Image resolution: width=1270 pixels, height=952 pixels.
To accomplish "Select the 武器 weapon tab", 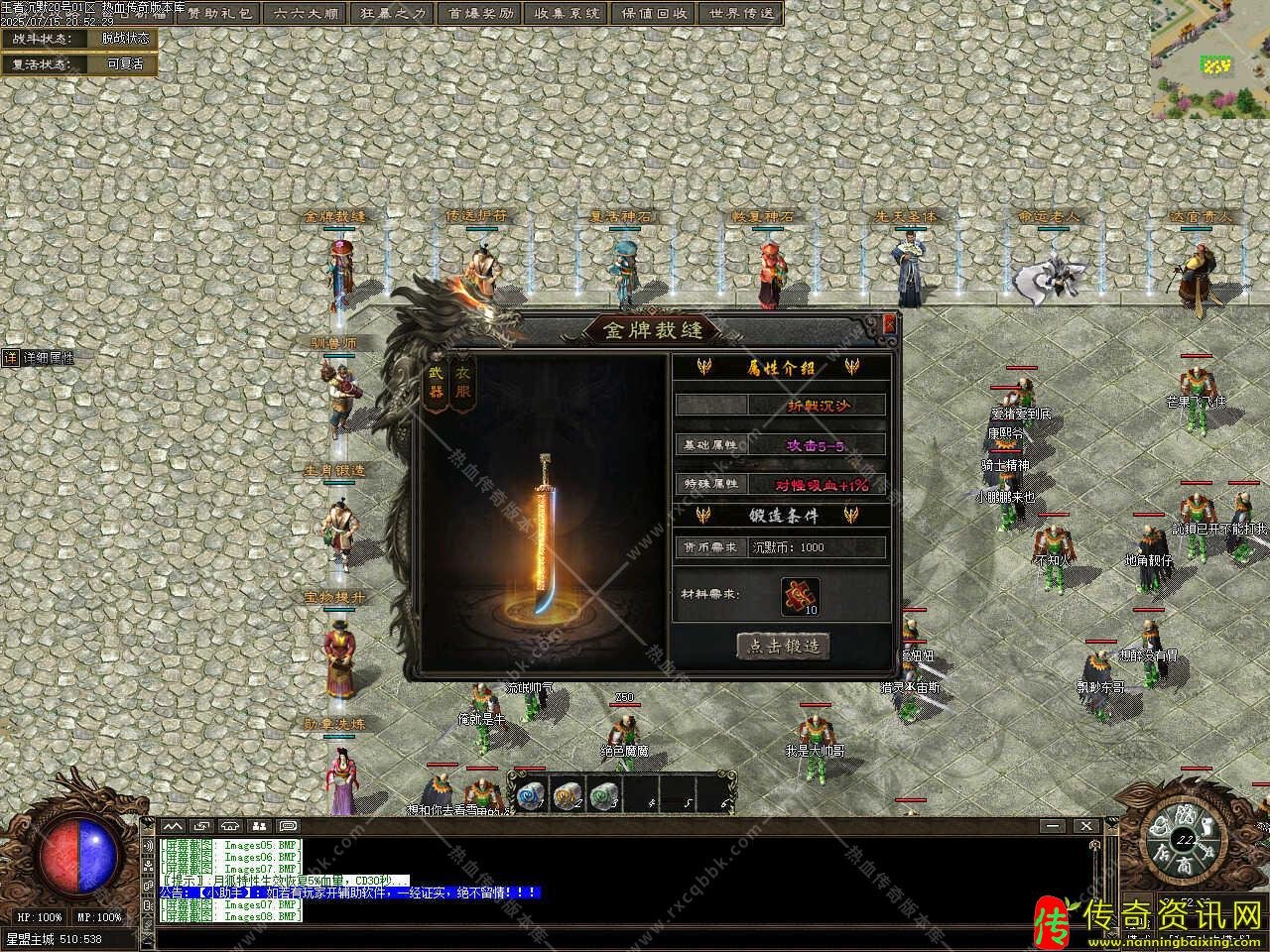I will pos(437,383).
